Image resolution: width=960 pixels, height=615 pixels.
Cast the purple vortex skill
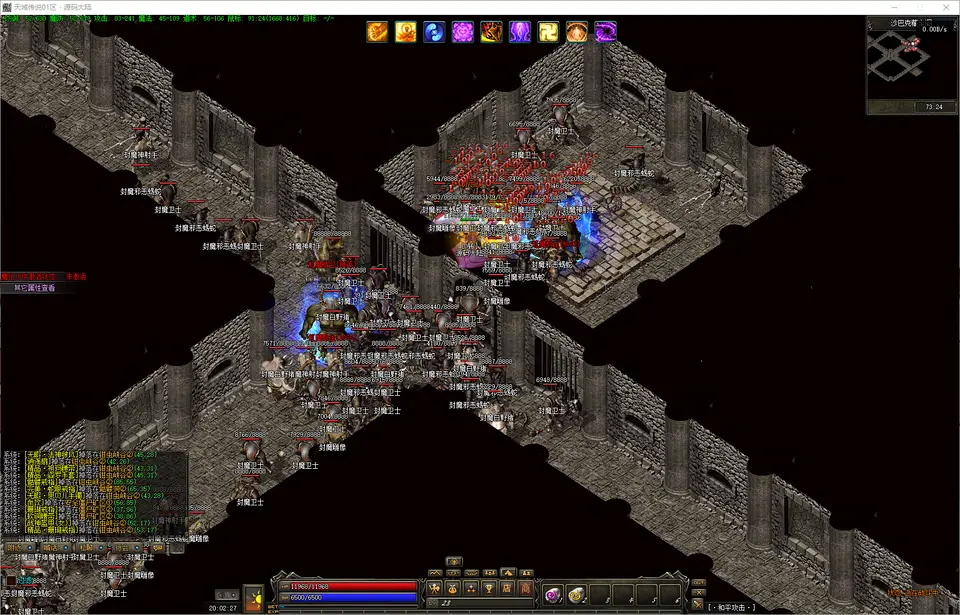point(606,32)
